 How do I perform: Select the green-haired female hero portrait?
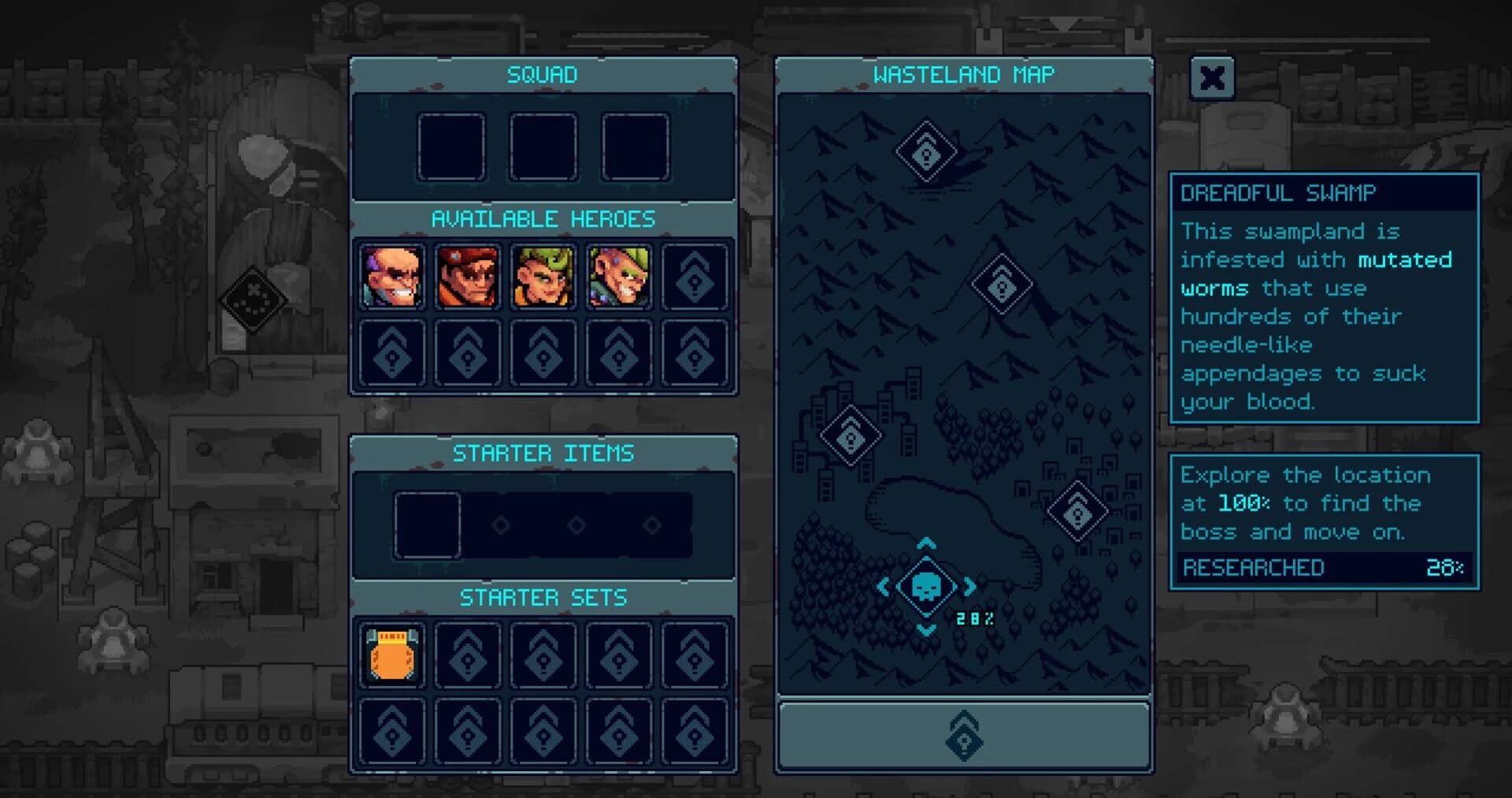pyautogui.click(x=543, y=277)
